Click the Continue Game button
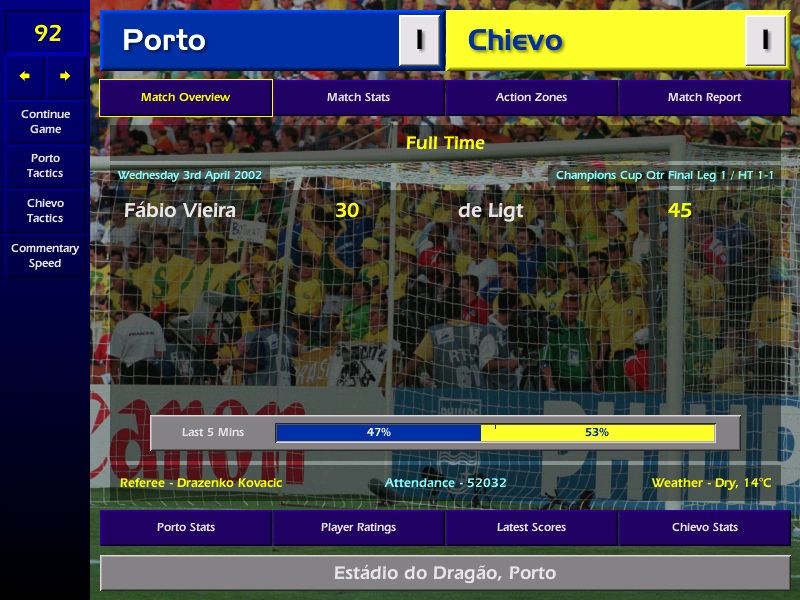 [45, 121]
